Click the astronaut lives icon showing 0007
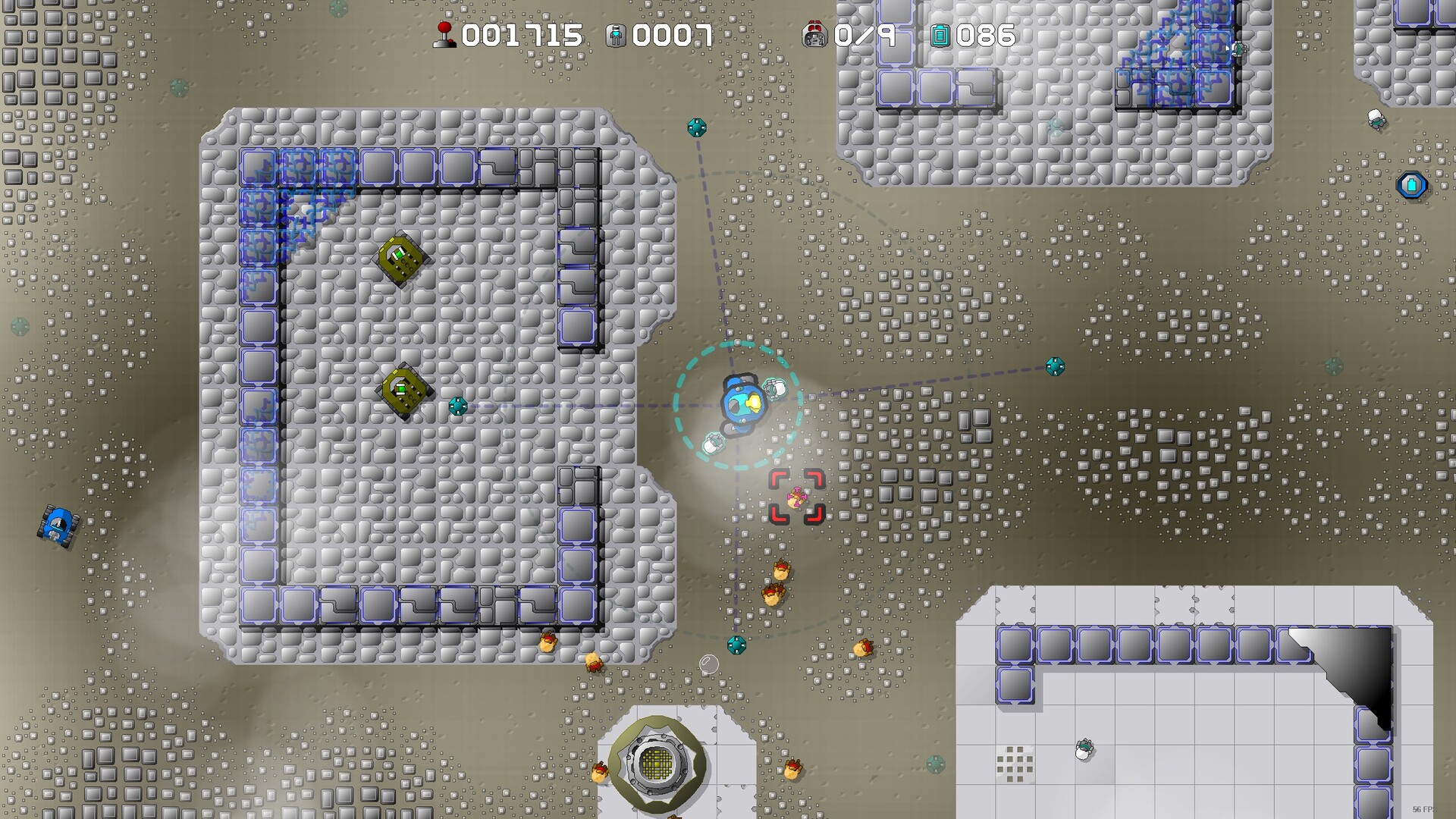 (617, 33)
